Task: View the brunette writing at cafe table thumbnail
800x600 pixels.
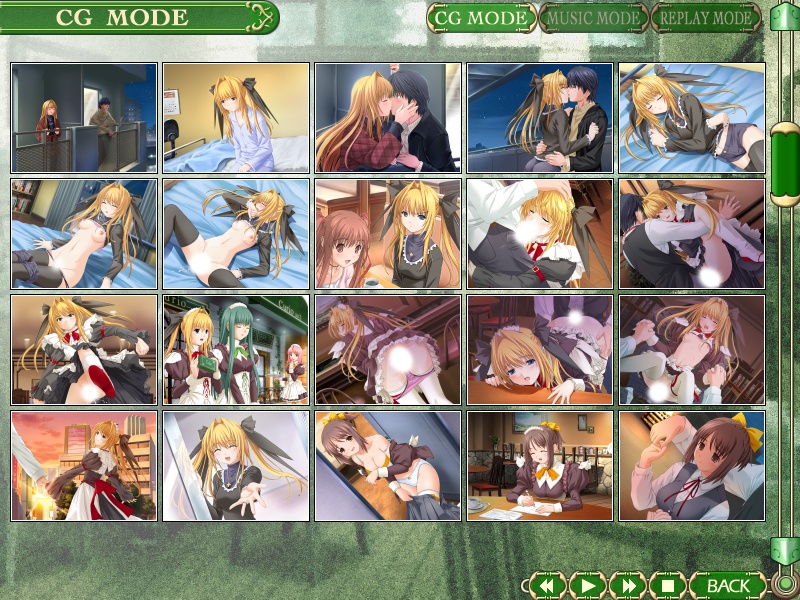Action: [x=540, y=466]
